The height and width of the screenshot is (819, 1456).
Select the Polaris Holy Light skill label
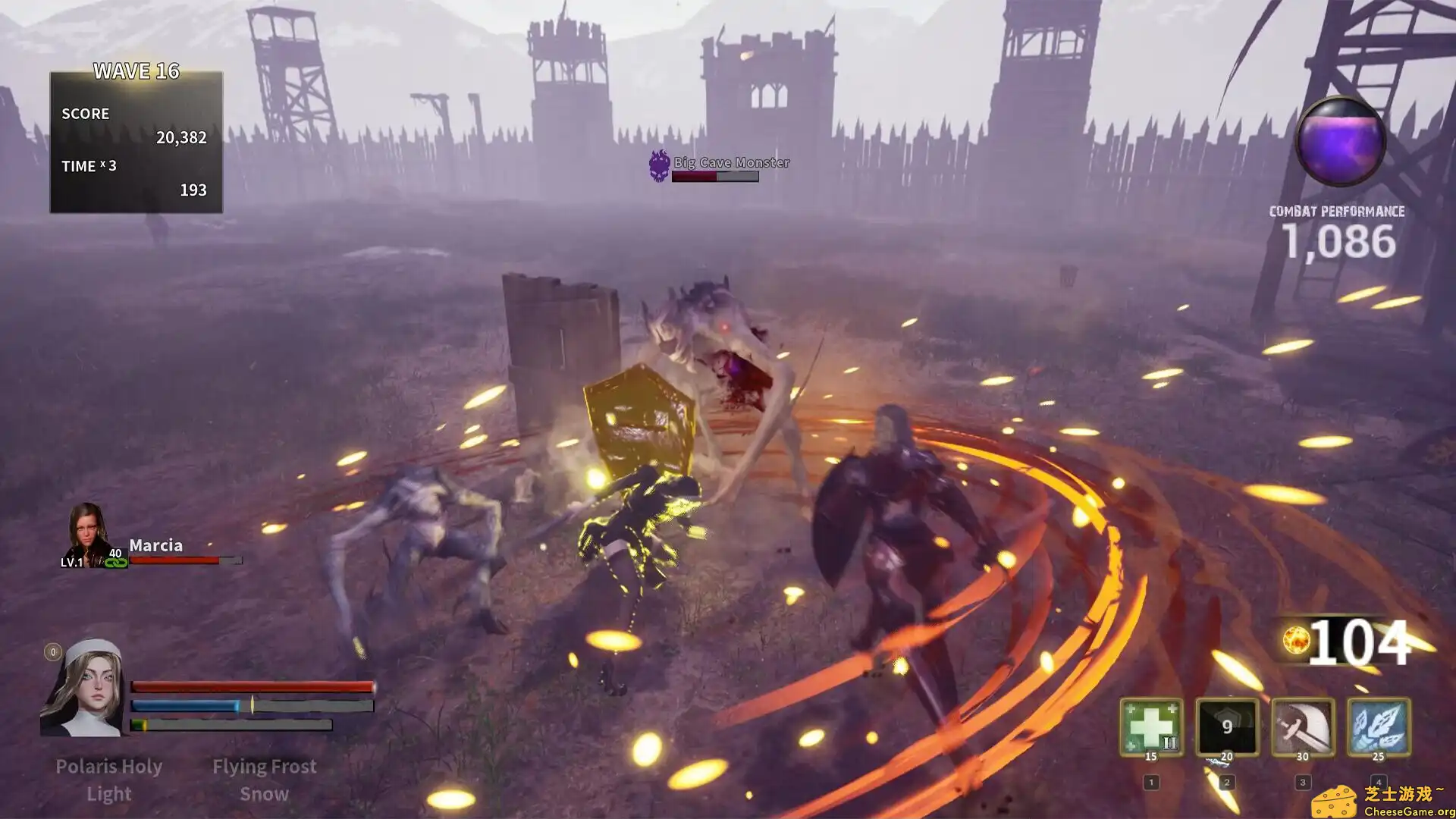pos(109,780)
